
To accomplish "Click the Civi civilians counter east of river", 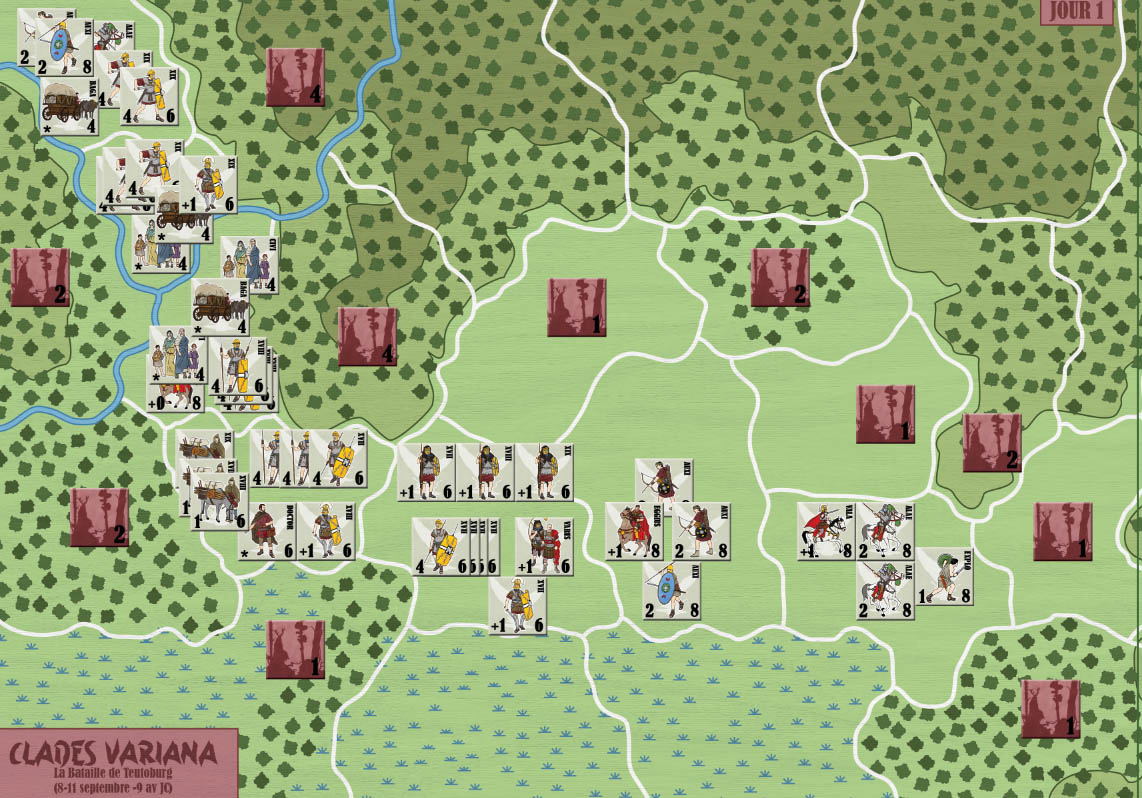I will pyautogui.click(x=247, y=264).
